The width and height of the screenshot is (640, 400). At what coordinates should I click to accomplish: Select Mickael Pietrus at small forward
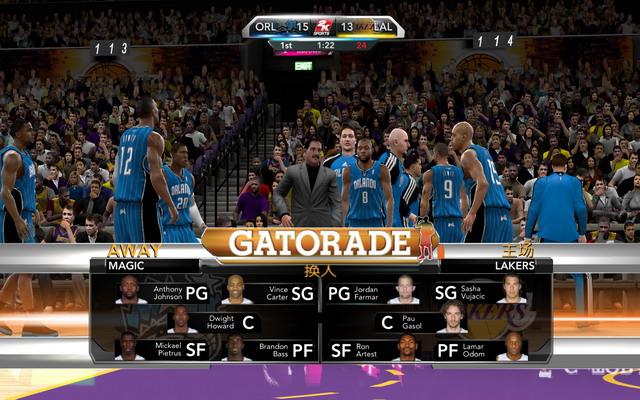(166, 350)
